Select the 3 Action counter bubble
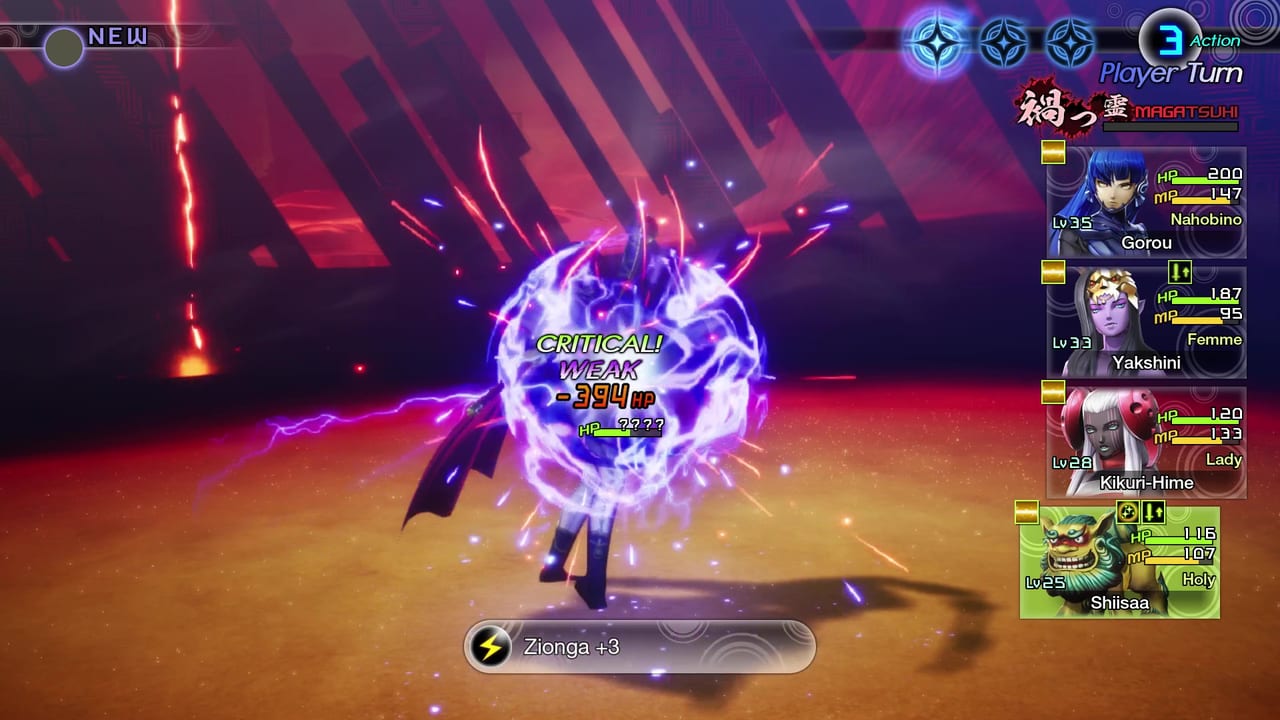The width and height of the screenshot is (1280, 720). (x=1170, y=40)
